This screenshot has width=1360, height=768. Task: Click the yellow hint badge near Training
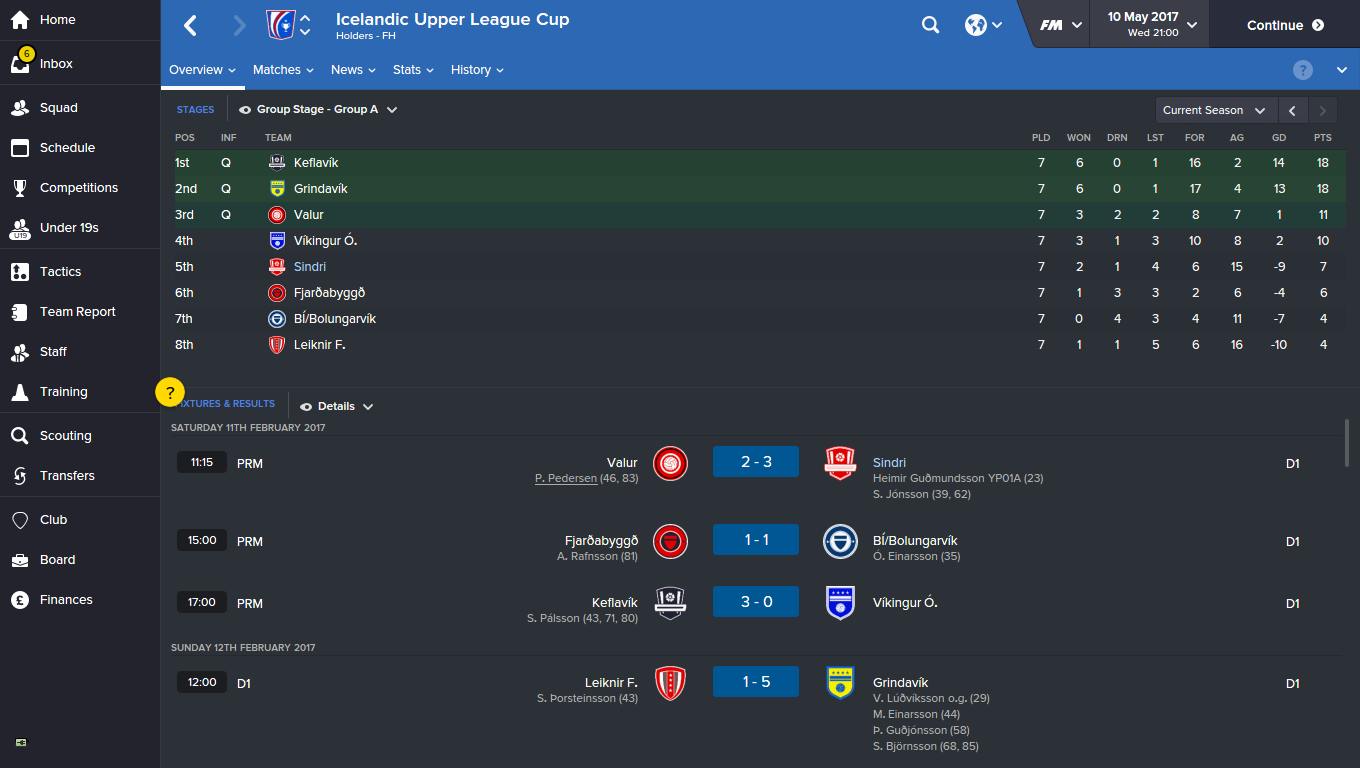coord(170,392)
